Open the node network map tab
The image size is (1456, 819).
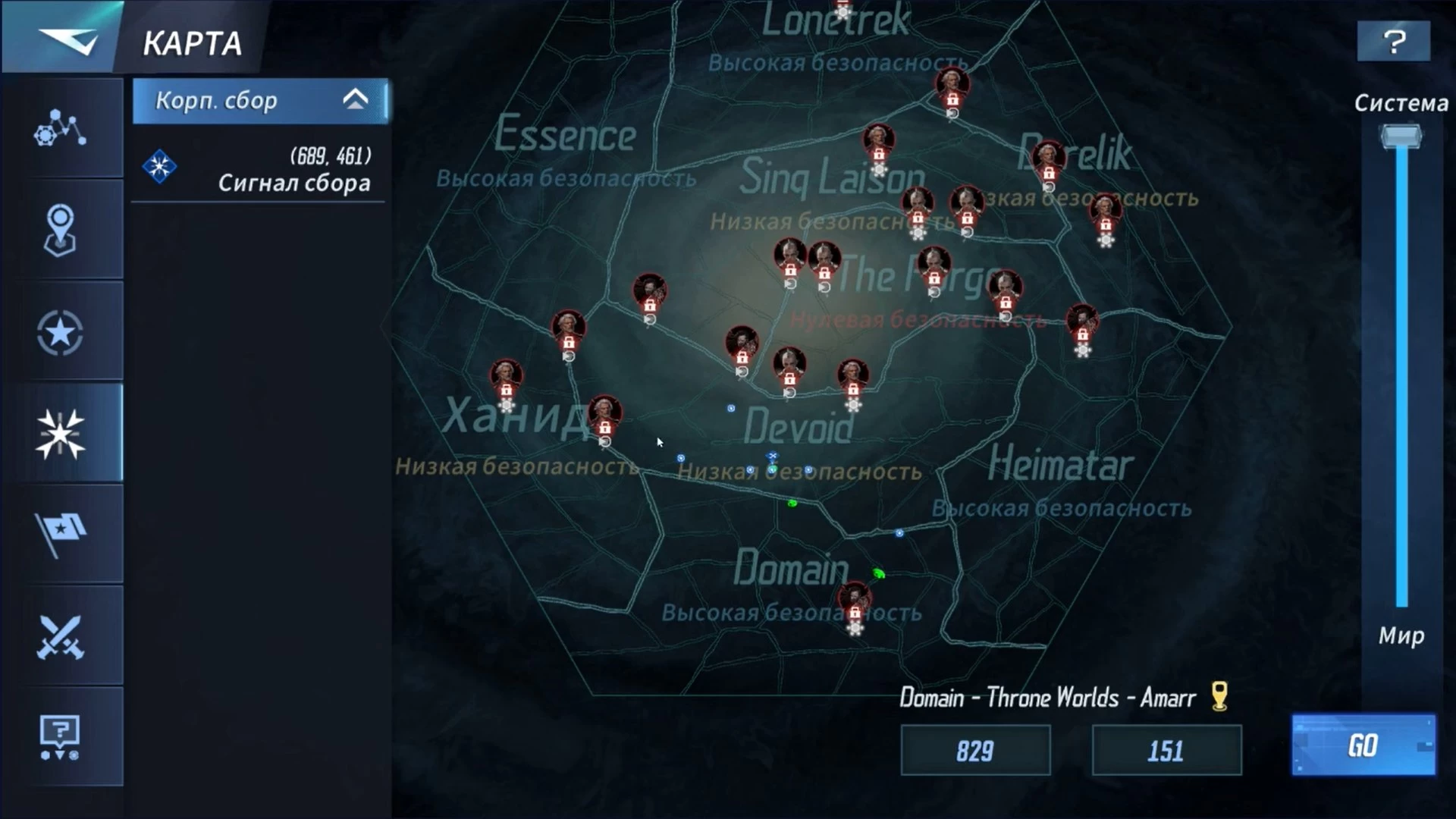pos(61,127)
